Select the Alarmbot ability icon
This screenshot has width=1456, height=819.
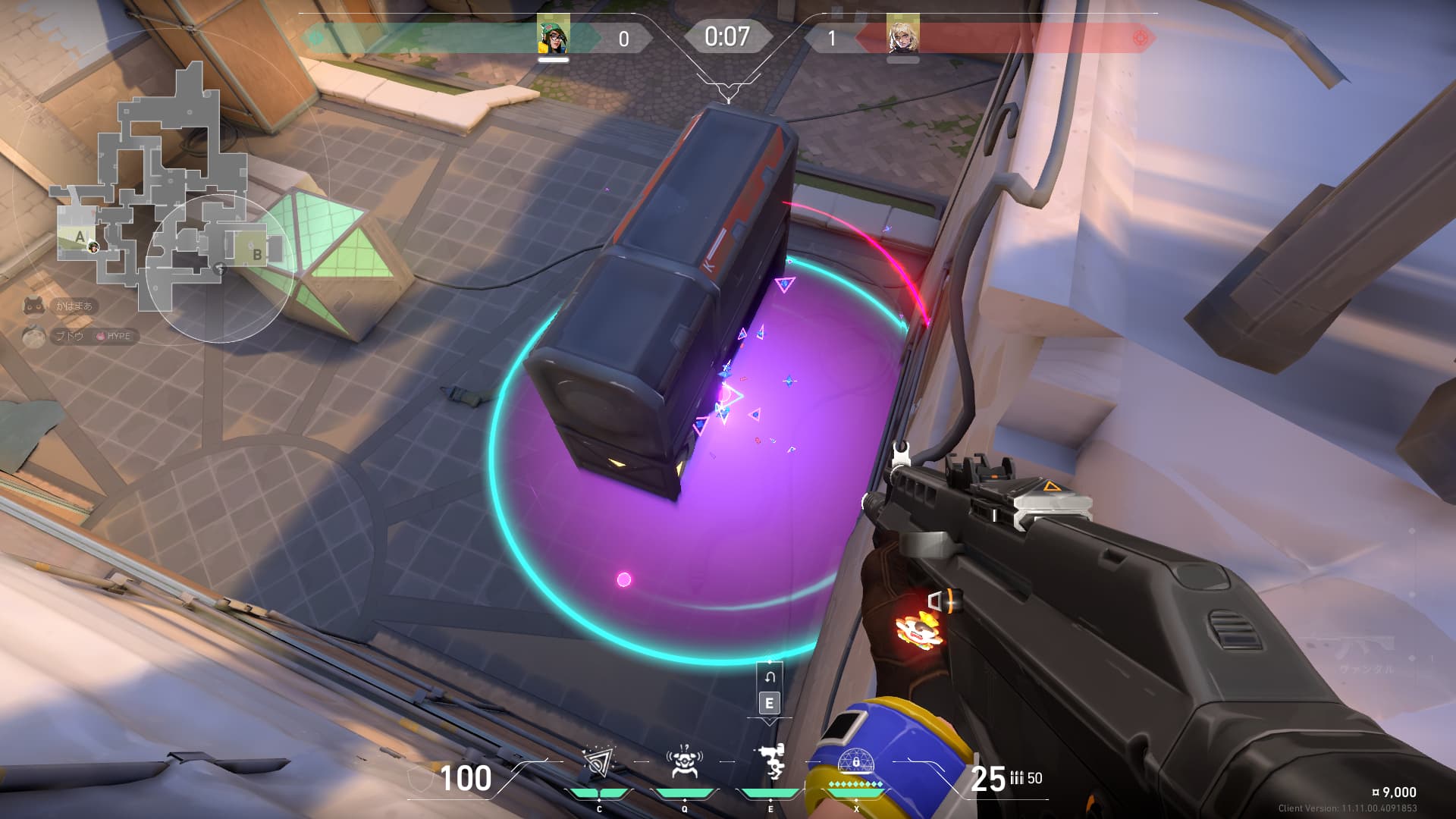click(684, 763)
